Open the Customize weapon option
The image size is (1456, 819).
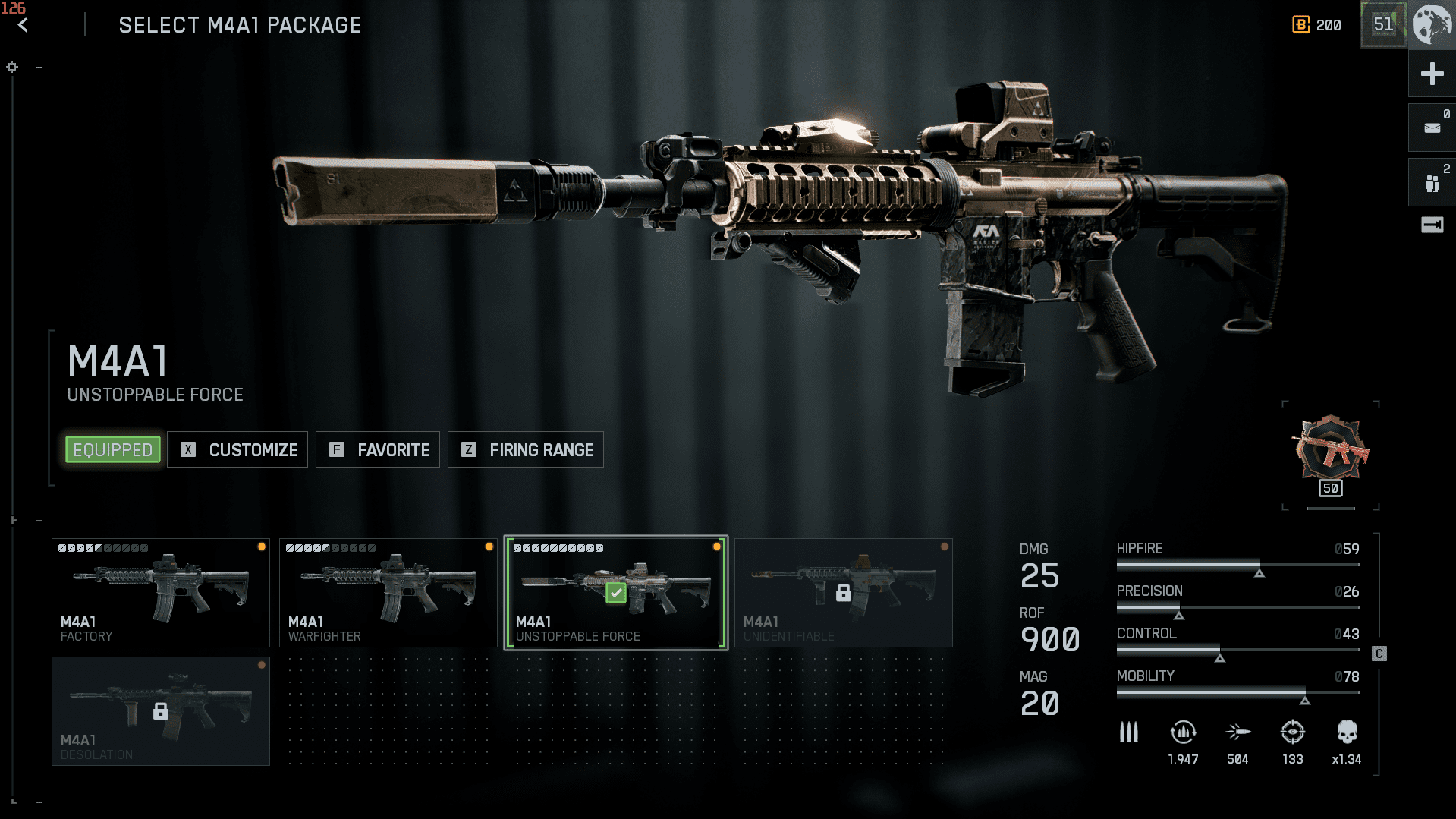click(237, 450)
